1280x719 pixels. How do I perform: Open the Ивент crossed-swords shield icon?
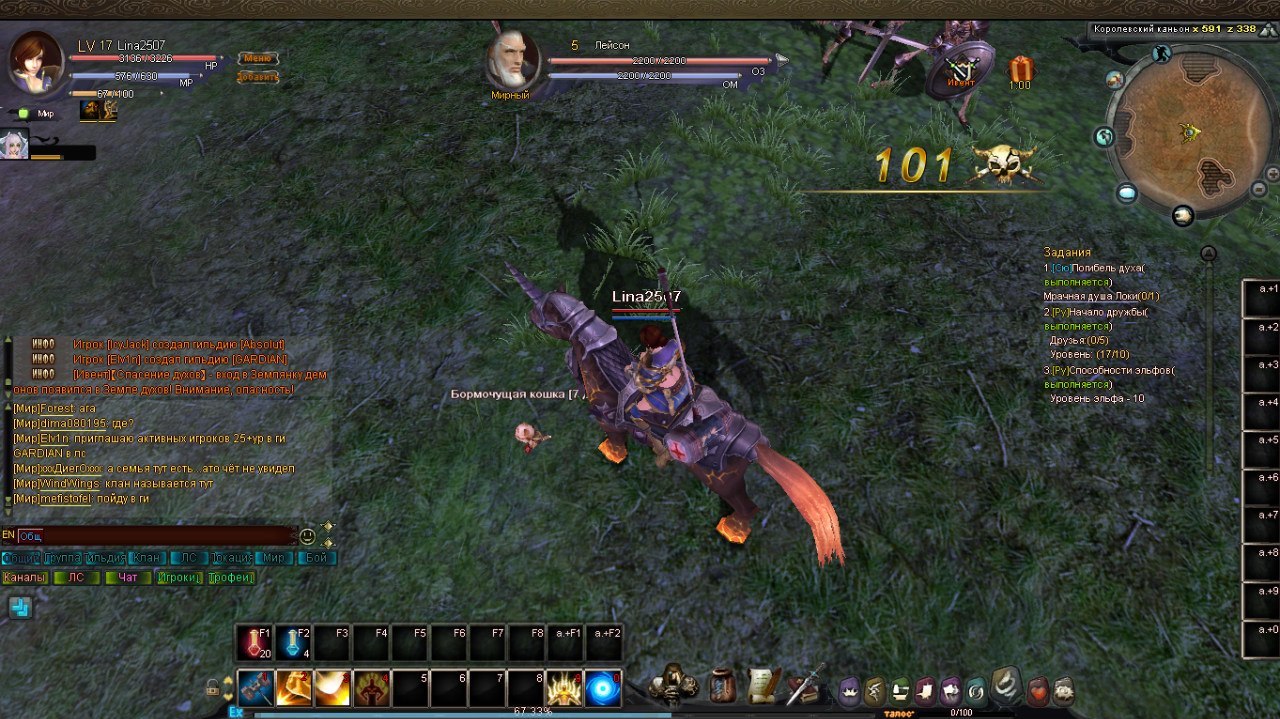(x=960, y=71)
